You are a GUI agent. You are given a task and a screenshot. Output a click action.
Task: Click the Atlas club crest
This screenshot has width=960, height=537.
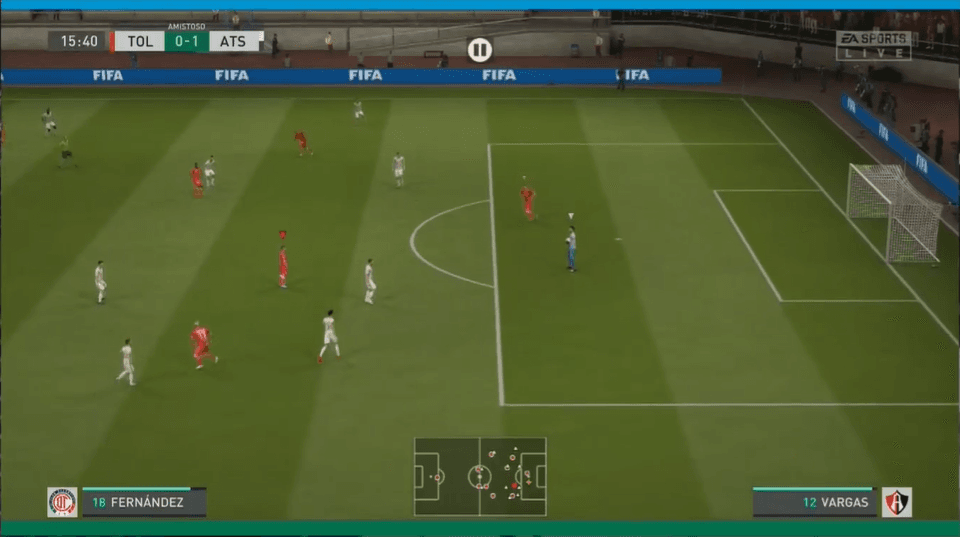tap(896, 502)
